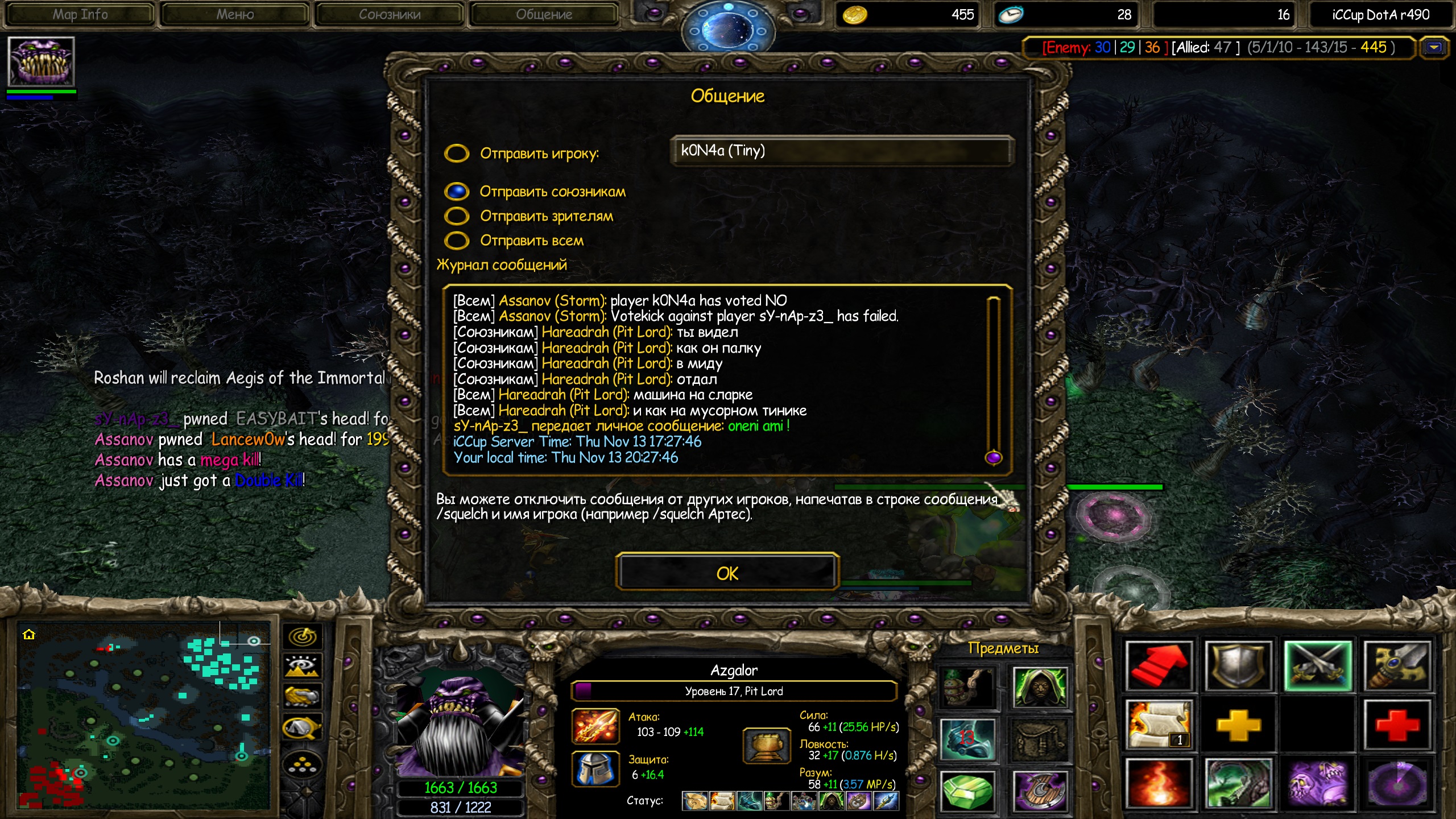Screen dimensions: 1456x819
Task: Click the message log scrollbar handle
Action: tap(993, 457)
